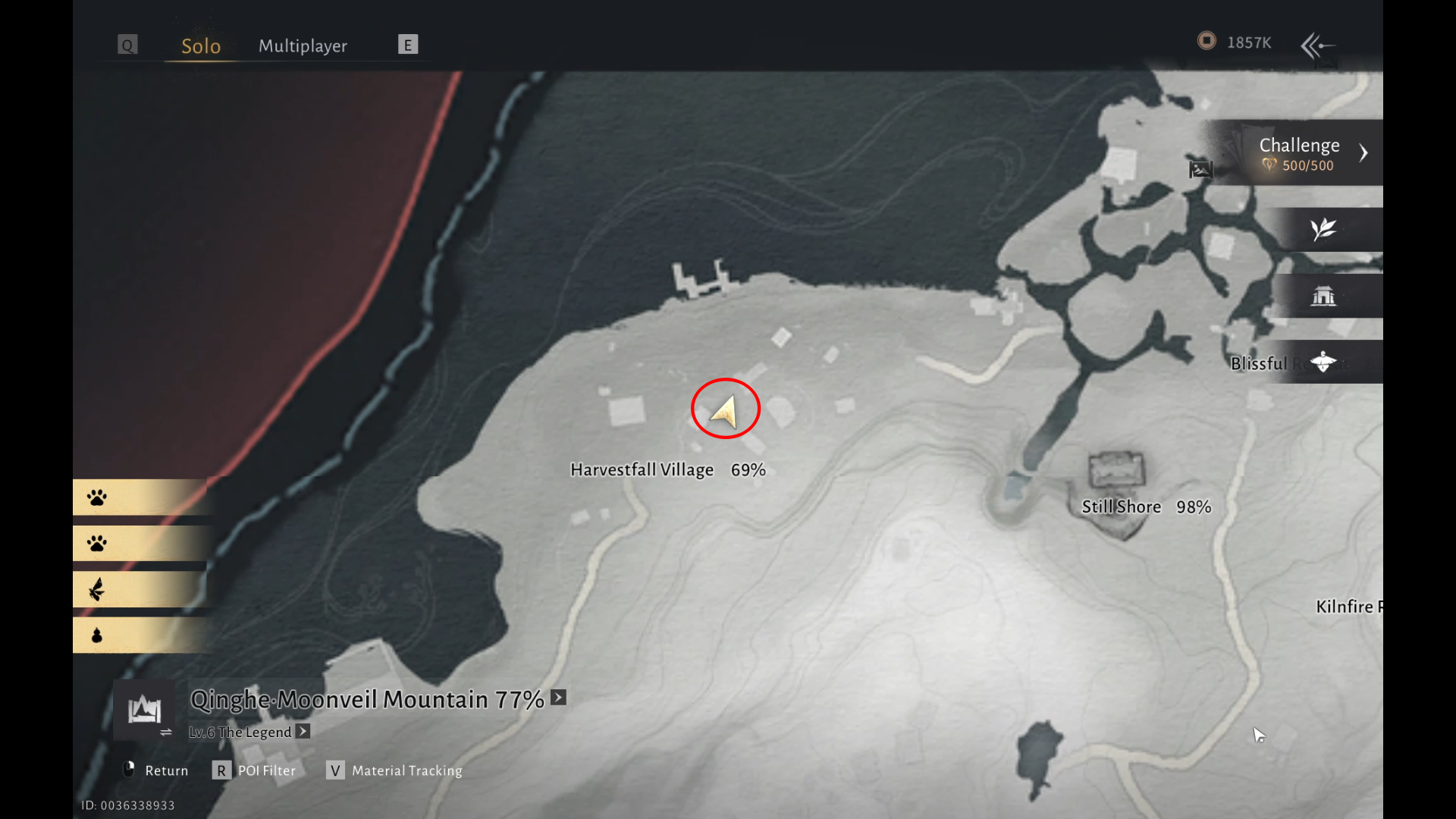Image resolution: width=1456 pixels, height=819 pixels.
Task: Click the landscape scroll map marker
Action: tap(1200, 169)
